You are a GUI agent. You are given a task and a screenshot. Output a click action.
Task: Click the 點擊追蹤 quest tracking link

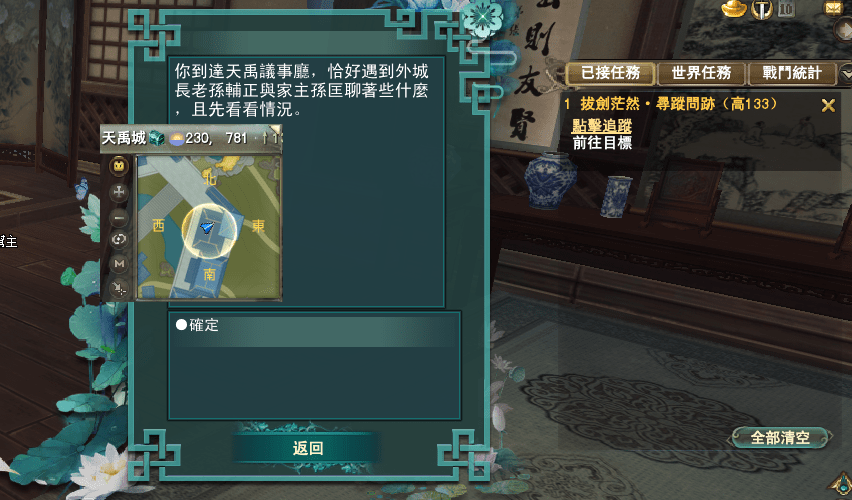[601, 126]
